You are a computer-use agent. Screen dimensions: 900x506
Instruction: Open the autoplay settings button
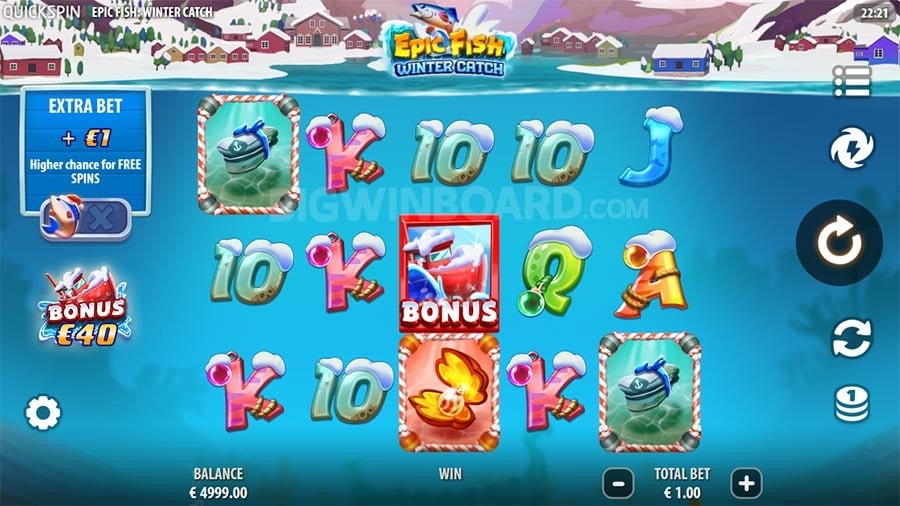851,337
